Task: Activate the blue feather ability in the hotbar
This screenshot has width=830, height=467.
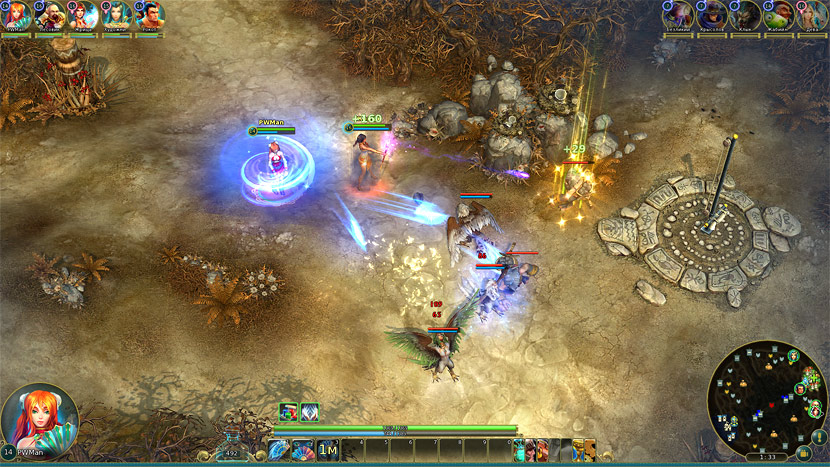Action: pos(278,451)
